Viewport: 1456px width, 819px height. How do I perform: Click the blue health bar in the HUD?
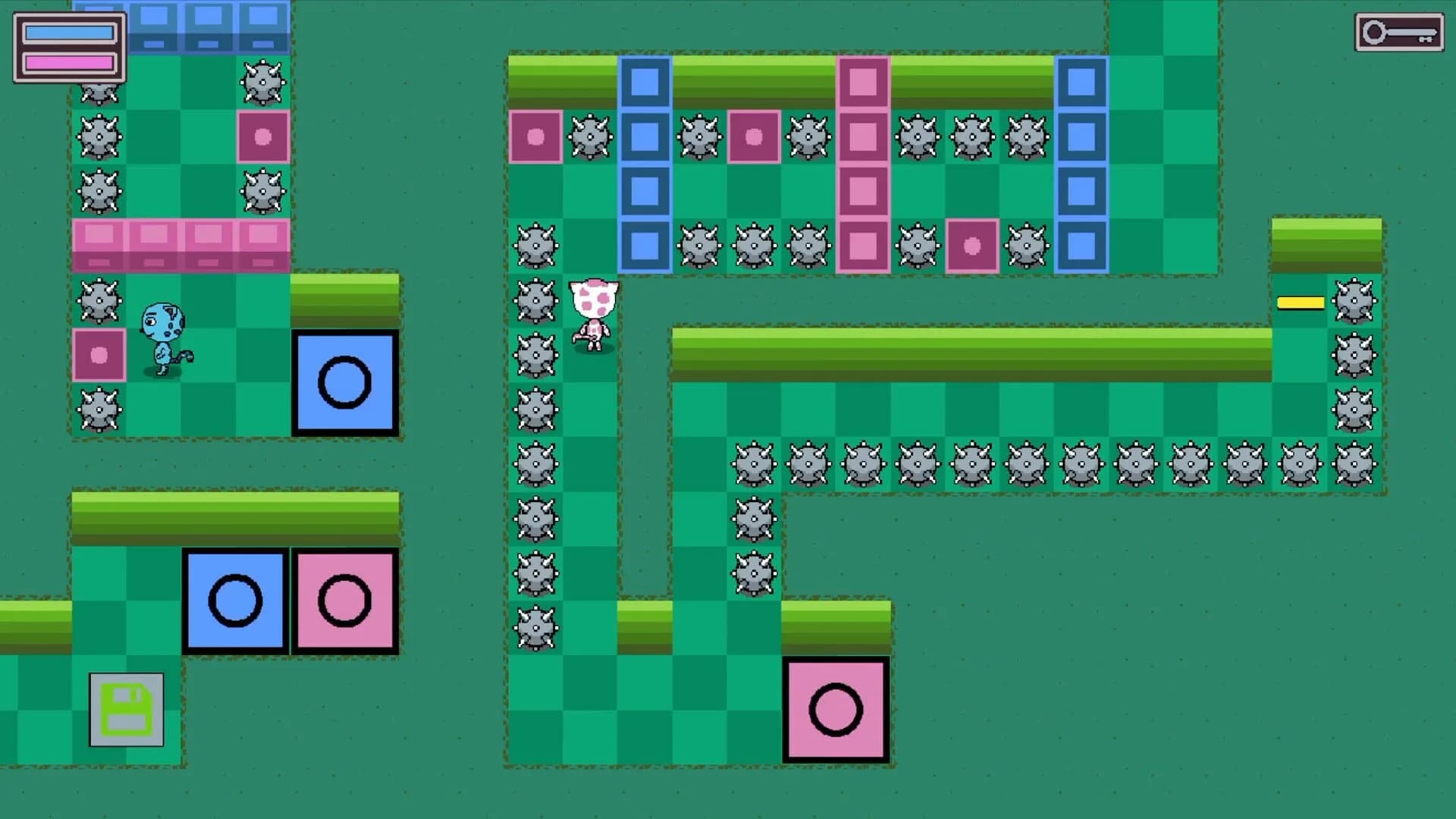71,32
